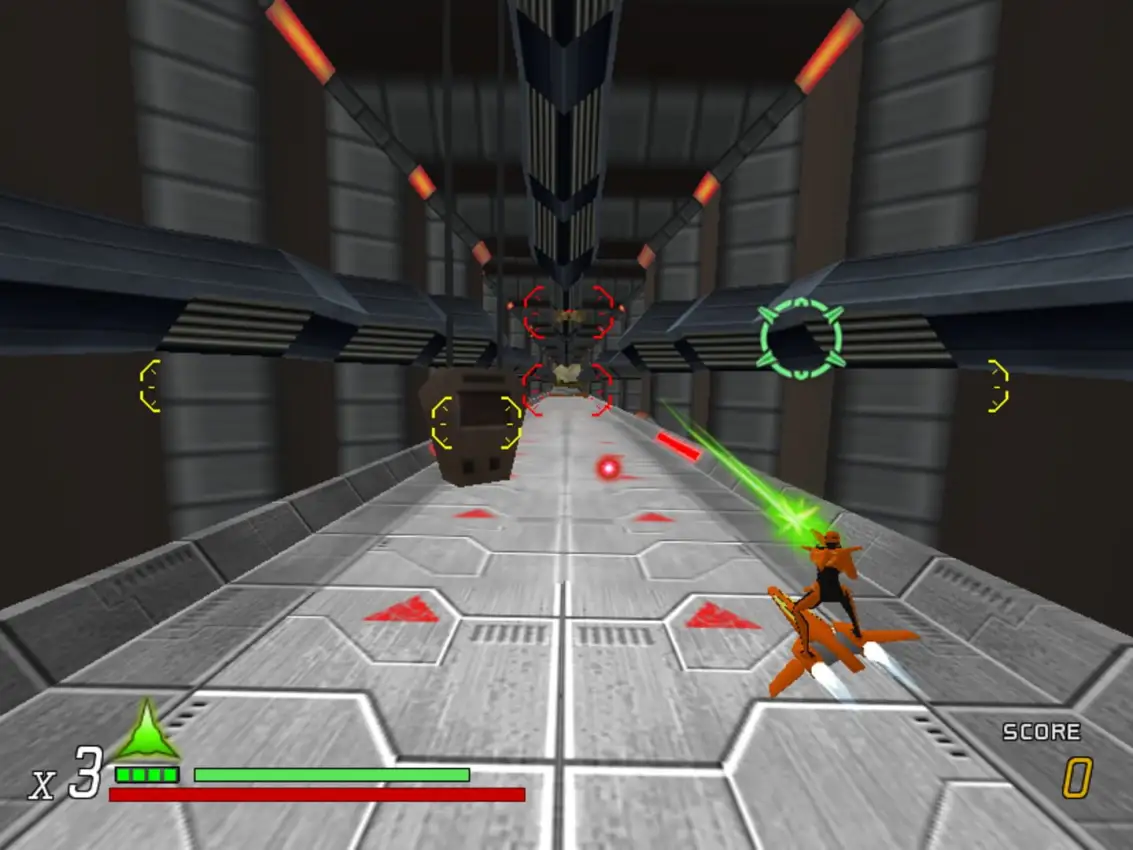Select the green circular aiming reticle
The width and height of the screenshot is (1133, 850).
[x=800, y=338]
